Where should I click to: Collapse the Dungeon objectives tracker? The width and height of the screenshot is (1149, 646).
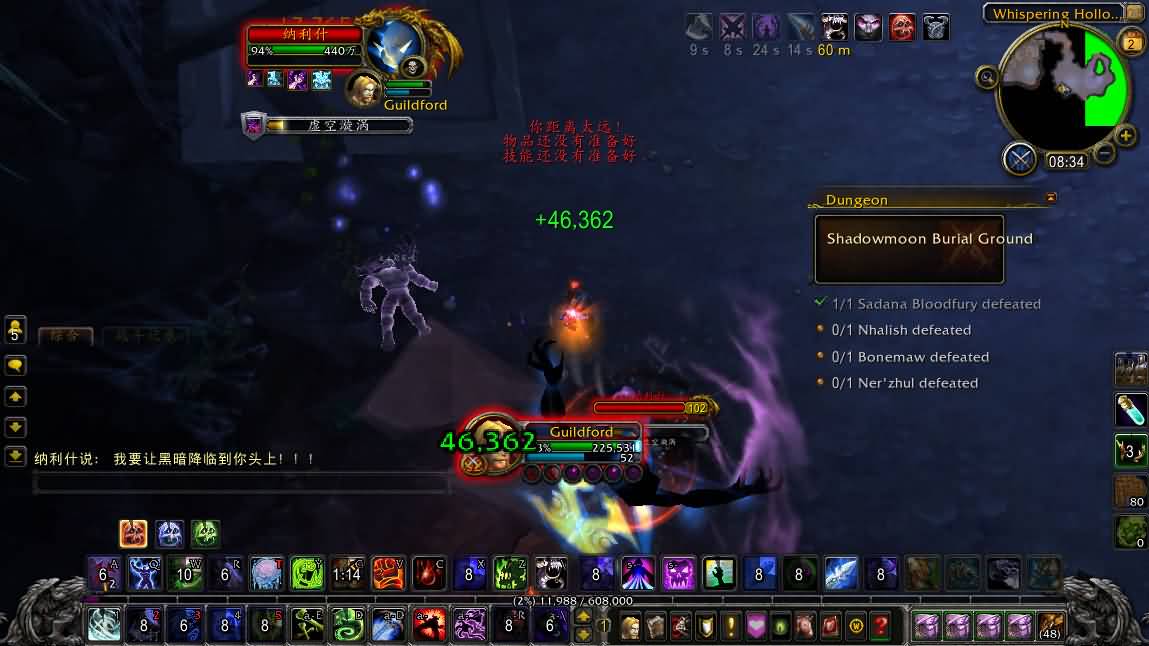tap(1050, 199)
